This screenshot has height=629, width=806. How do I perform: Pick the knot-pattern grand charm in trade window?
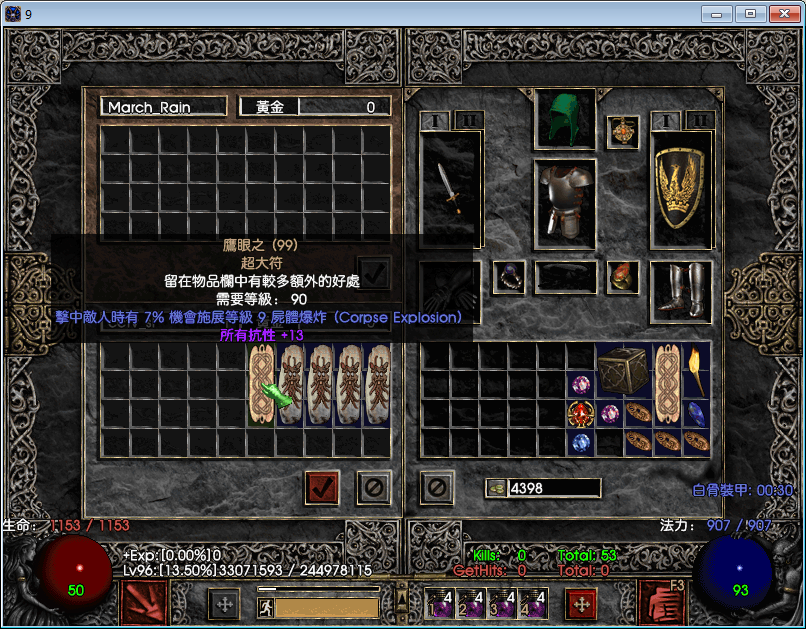pyautogui.click(x=262, y=383)
